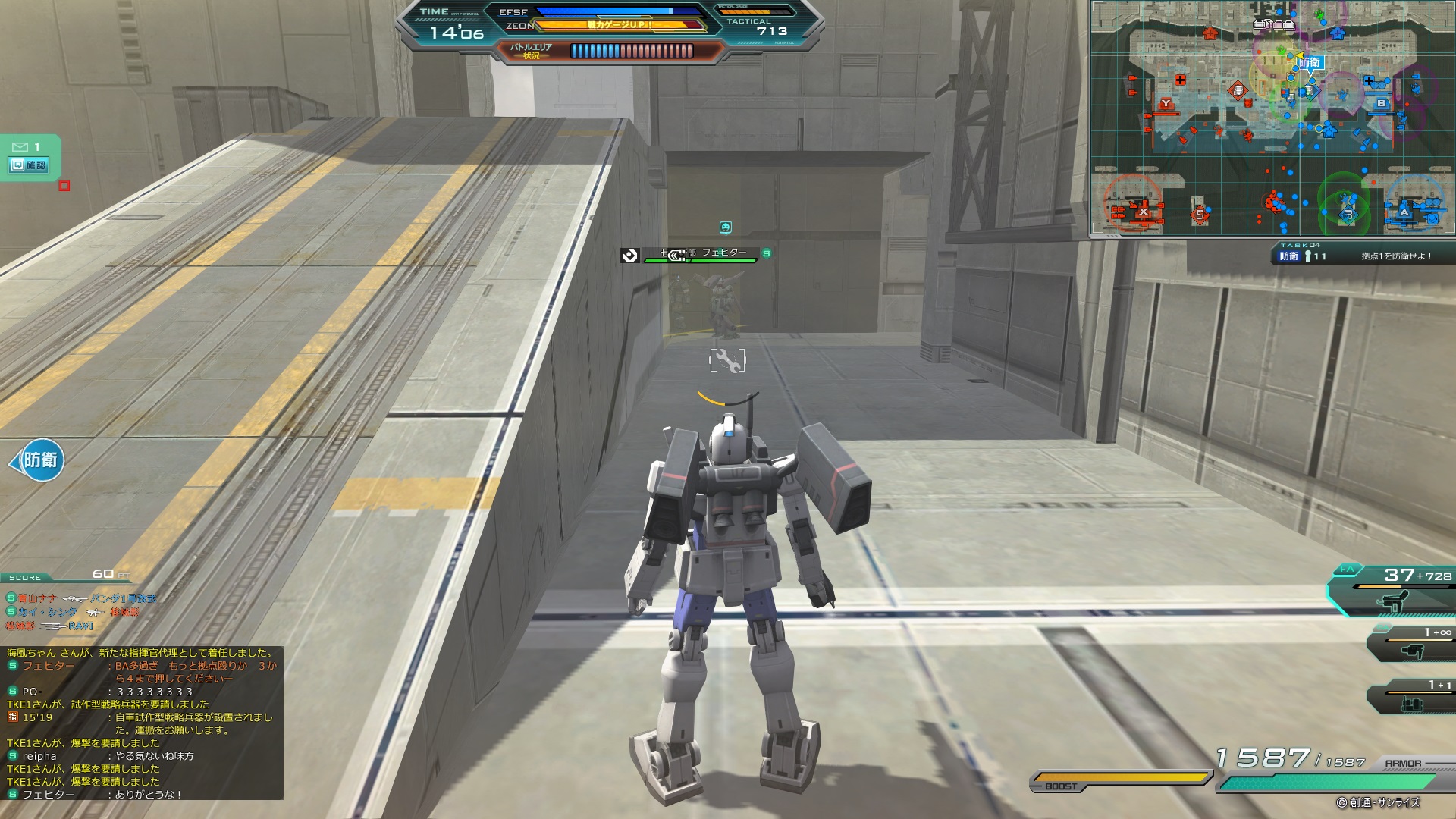Image resolution: width=1456 pixels, height=819 pixels.
Task: Select point marker 5 on the minimap
Action: [x=1200, y=215]
